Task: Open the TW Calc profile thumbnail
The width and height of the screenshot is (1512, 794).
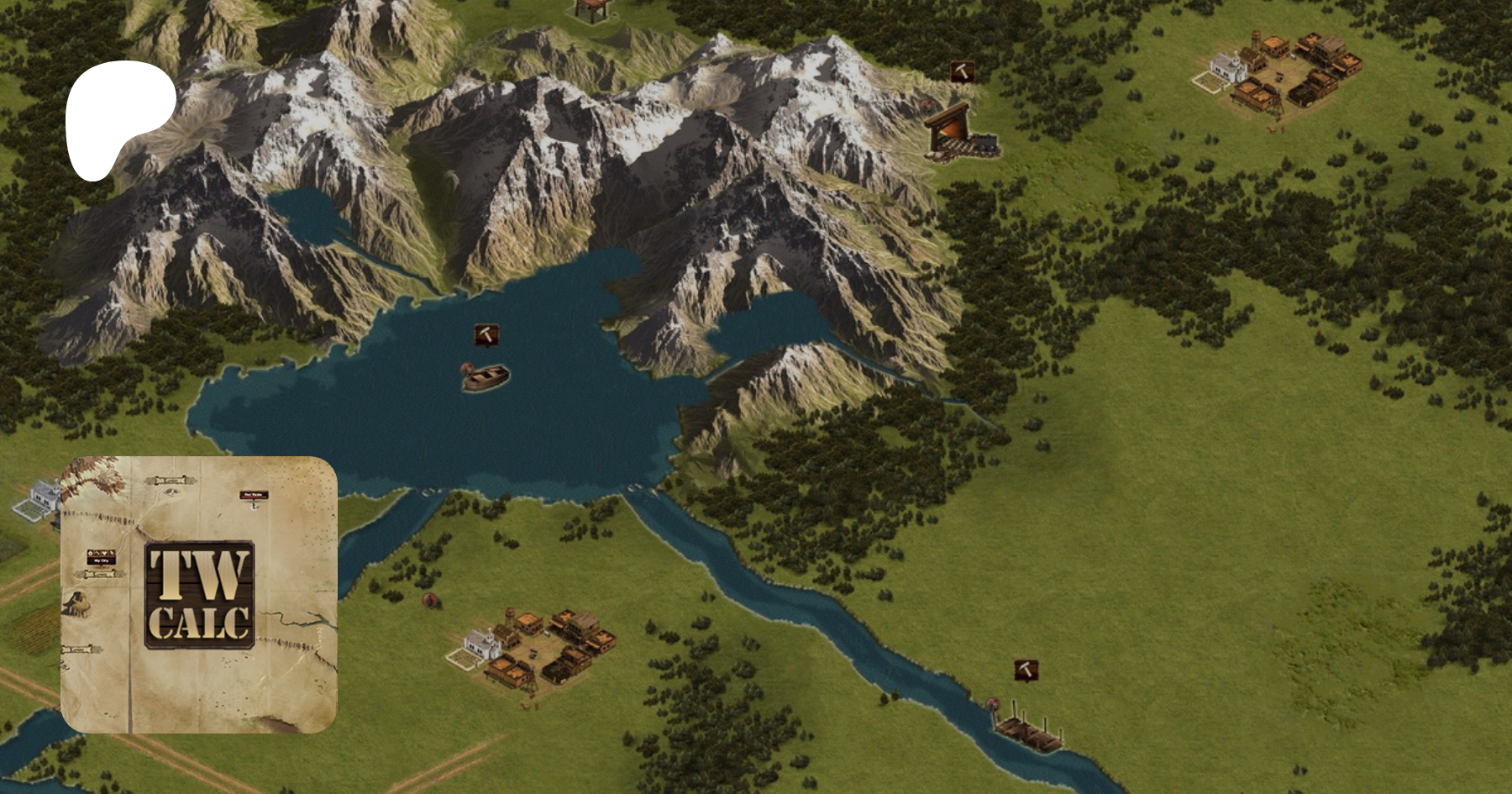Action: 199,595
